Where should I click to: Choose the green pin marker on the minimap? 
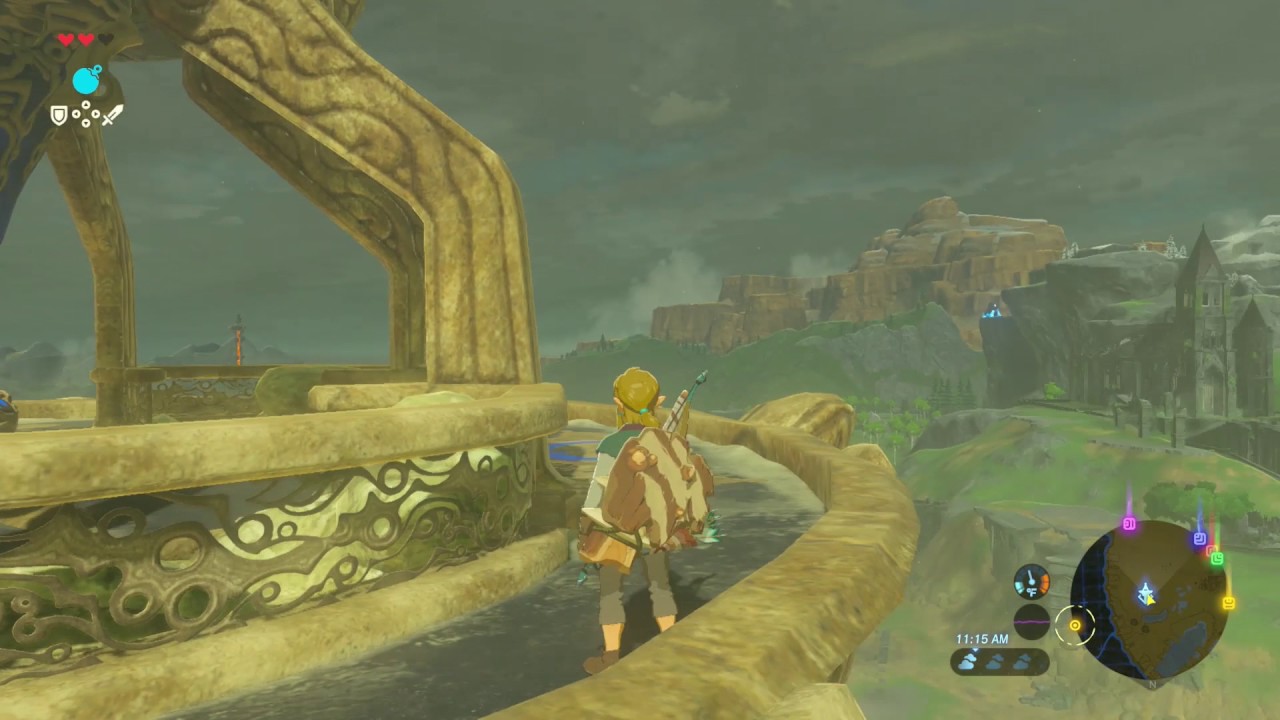(1217, 558)
